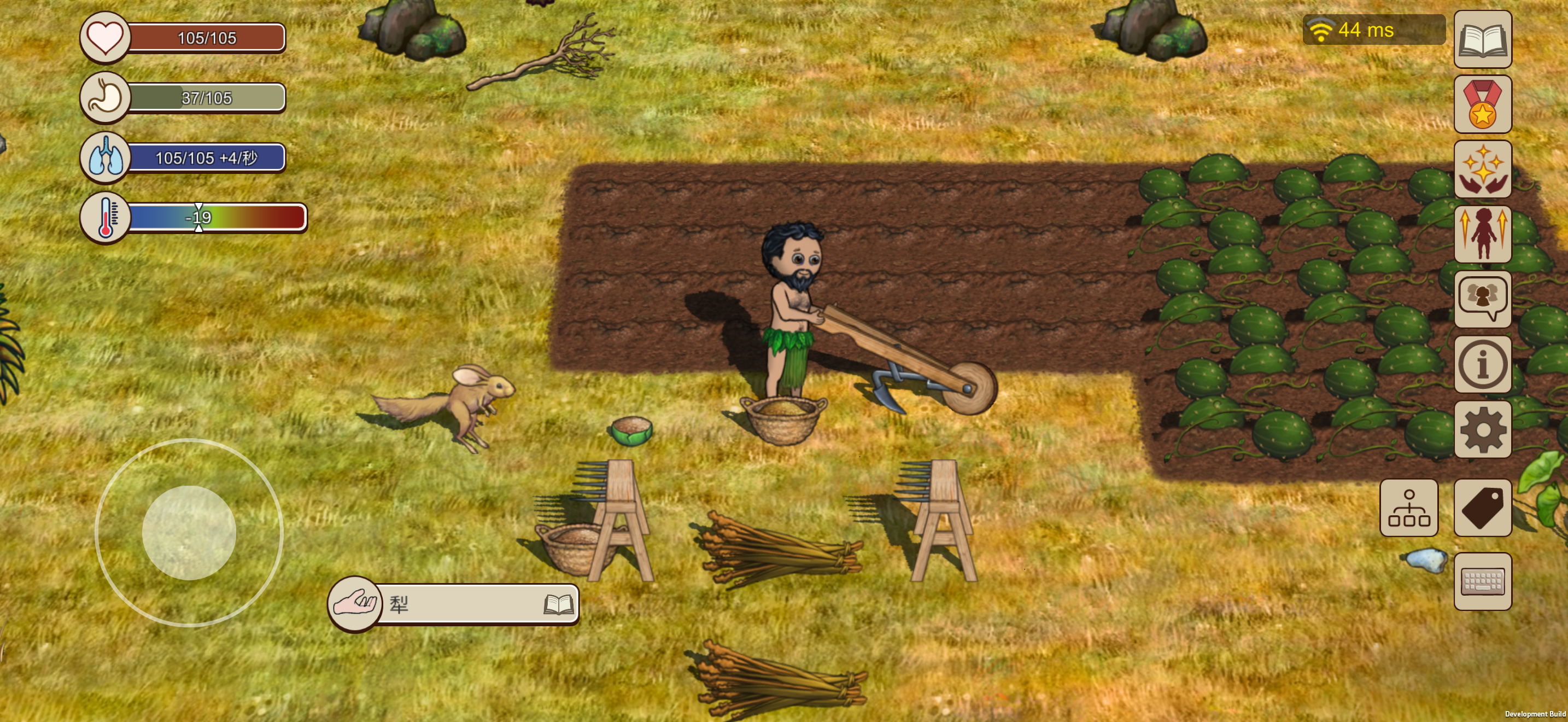Image resolution: width=1568 pixels, height=722 pixels.
Task: Open the book journal icon
Action: coord(1482,39)
